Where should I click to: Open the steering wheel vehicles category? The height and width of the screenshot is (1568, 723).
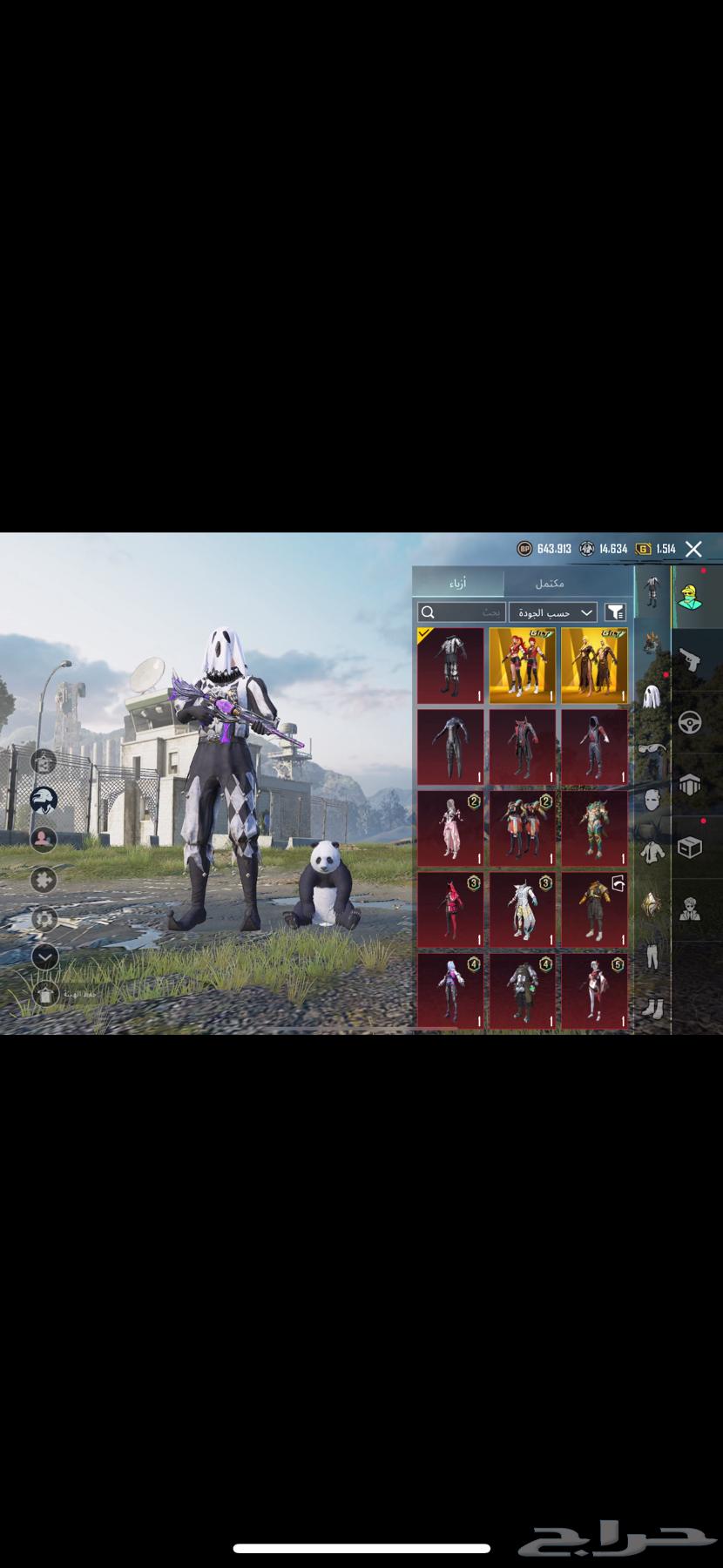(690, 722)
